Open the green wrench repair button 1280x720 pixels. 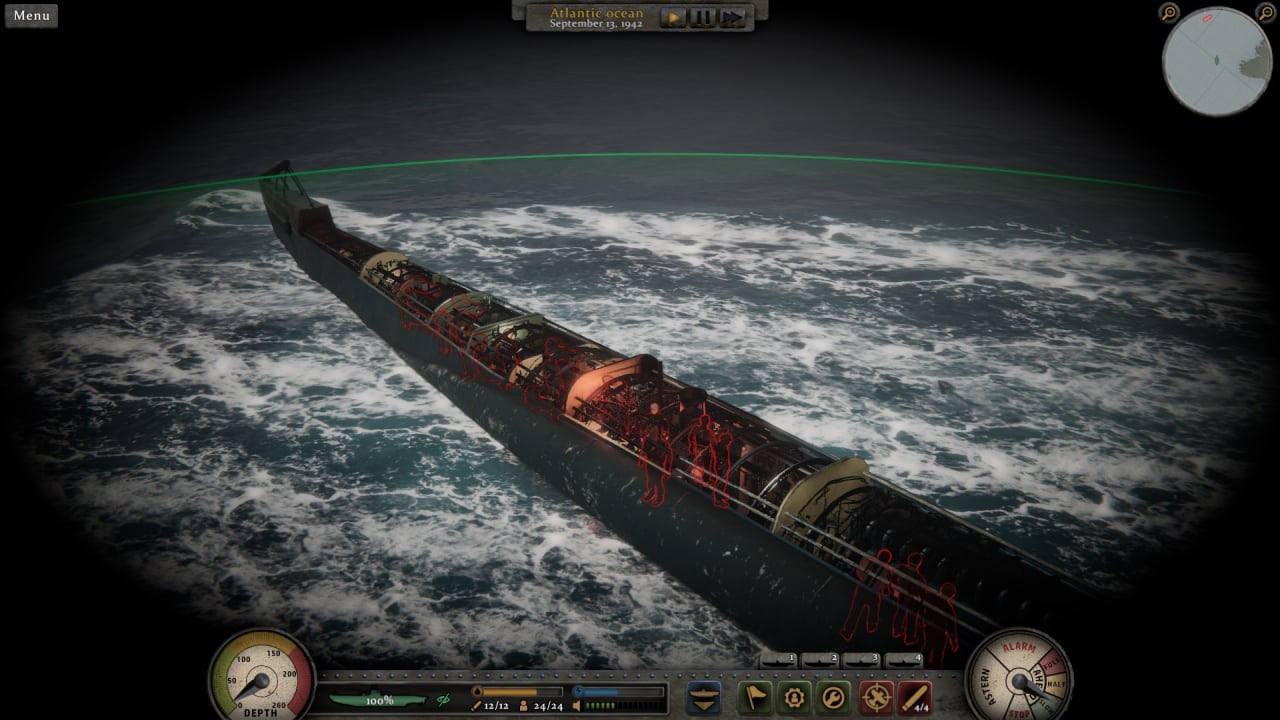[834, 697]
